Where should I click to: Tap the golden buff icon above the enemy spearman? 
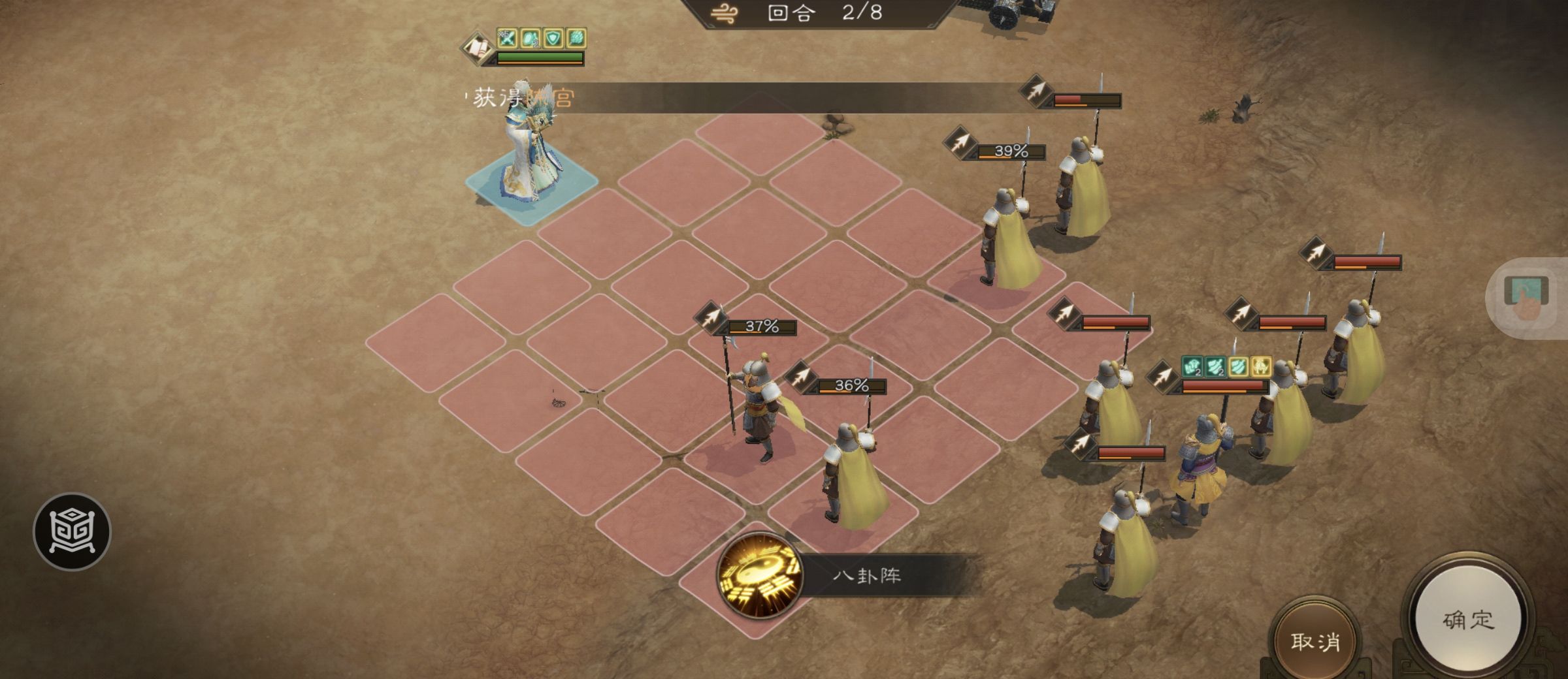pyautogui.click(x=1260, y=367)
